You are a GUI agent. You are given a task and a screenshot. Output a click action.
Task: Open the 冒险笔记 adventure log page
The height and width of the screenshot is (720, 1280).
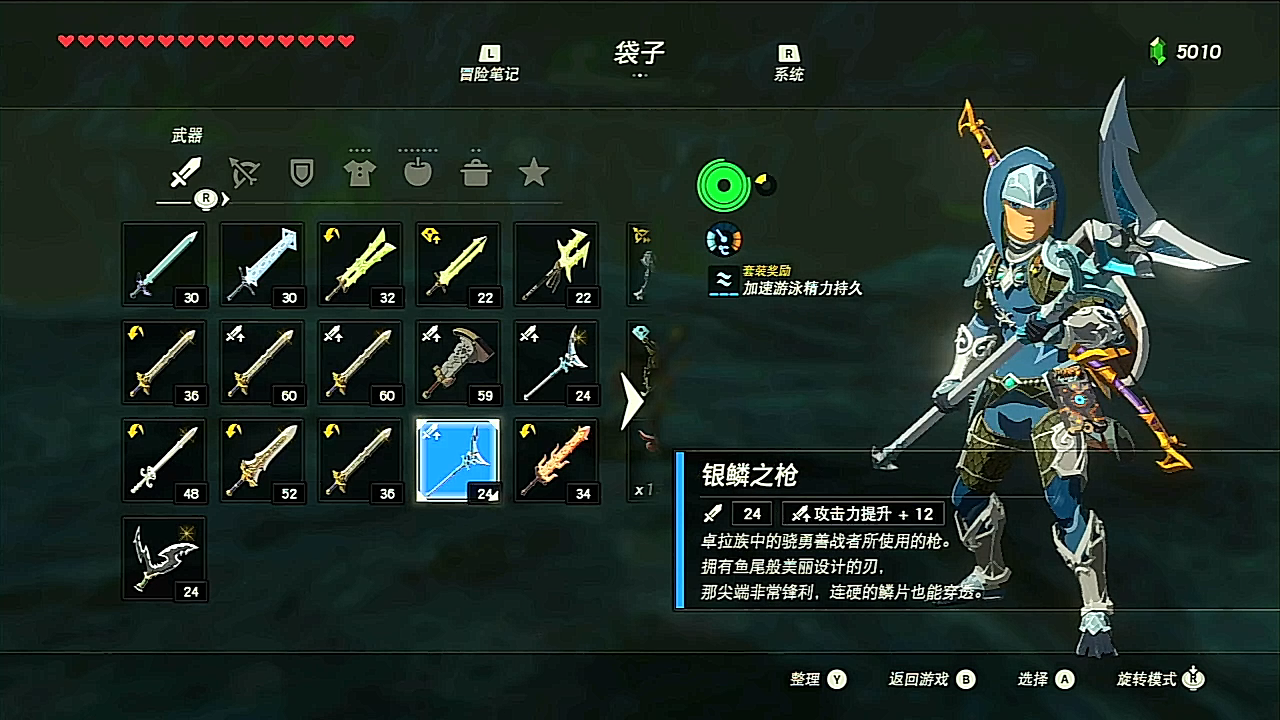[489, 64]
